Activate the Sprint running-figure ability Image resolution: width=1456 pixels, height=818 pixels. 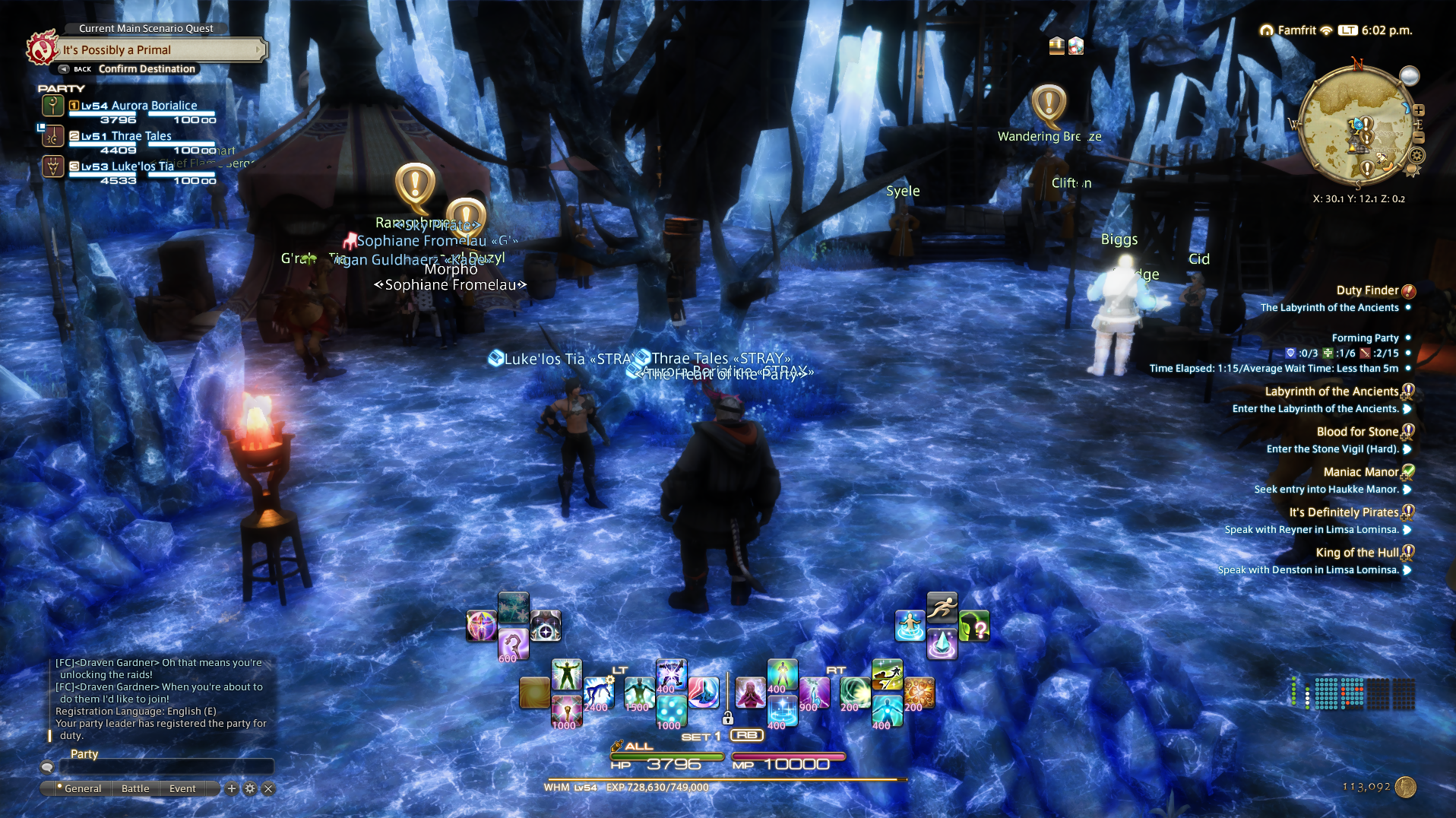tap(942, 607)
